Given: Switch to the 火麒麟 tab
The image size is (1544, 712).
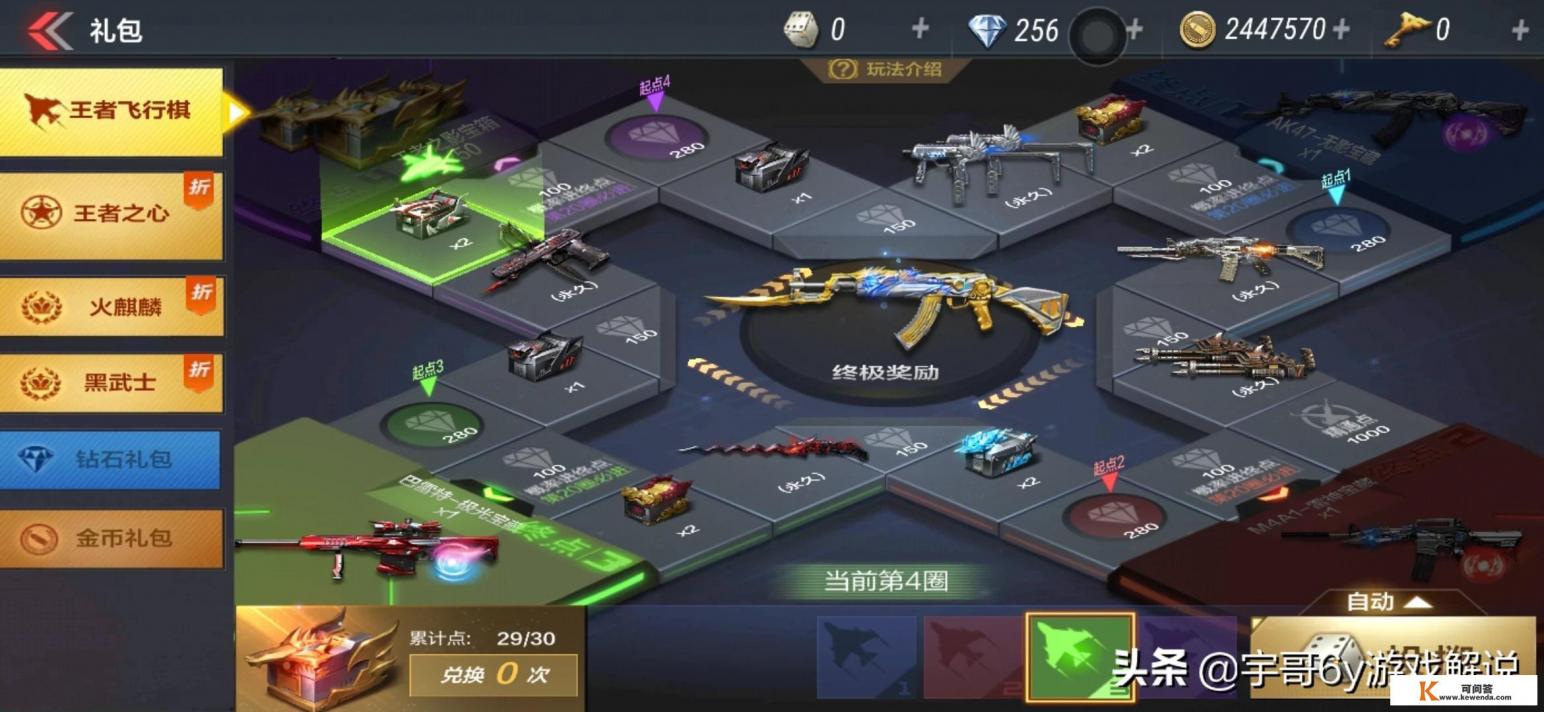Looking at the screenshot, I should click(x=112, y=306).
